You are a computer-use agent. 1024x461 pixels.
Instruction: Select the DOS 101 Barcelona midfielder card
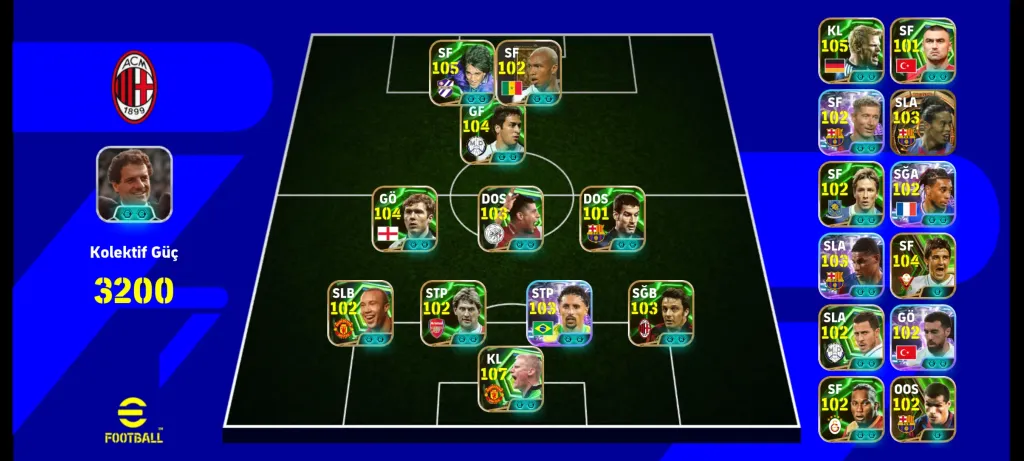pos(612,218)
